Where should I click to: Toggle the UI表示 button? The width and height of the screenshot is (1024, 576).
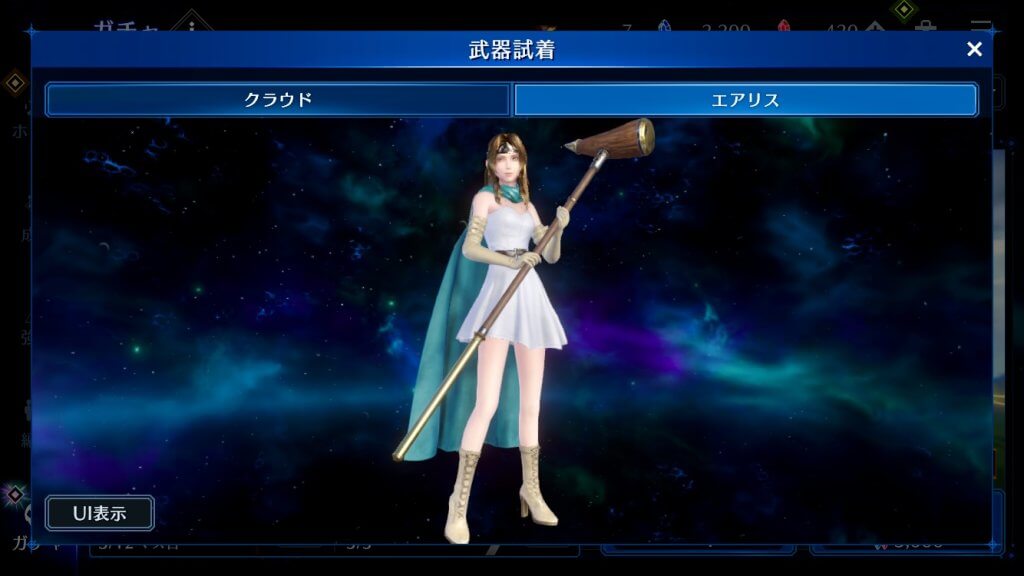coord(100,513)
